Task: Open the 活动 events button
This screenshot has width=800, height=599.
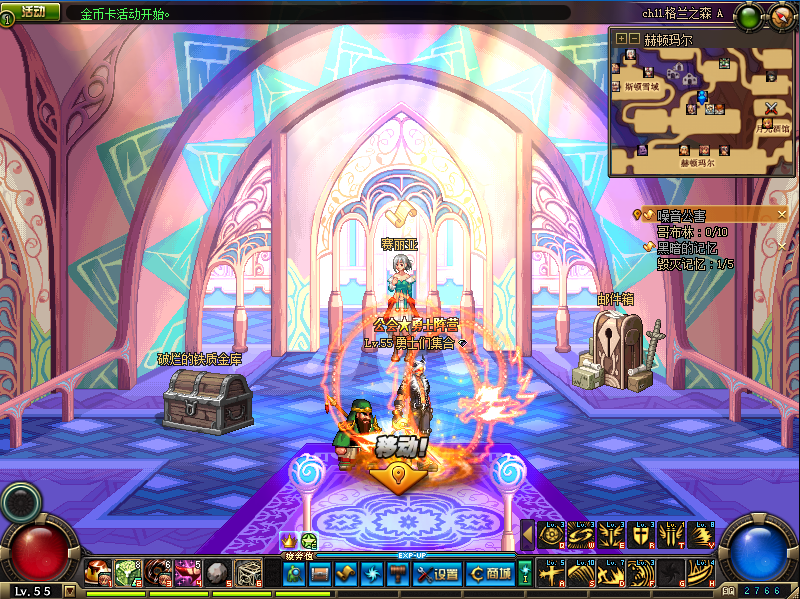Action: [x=31, y=12]
